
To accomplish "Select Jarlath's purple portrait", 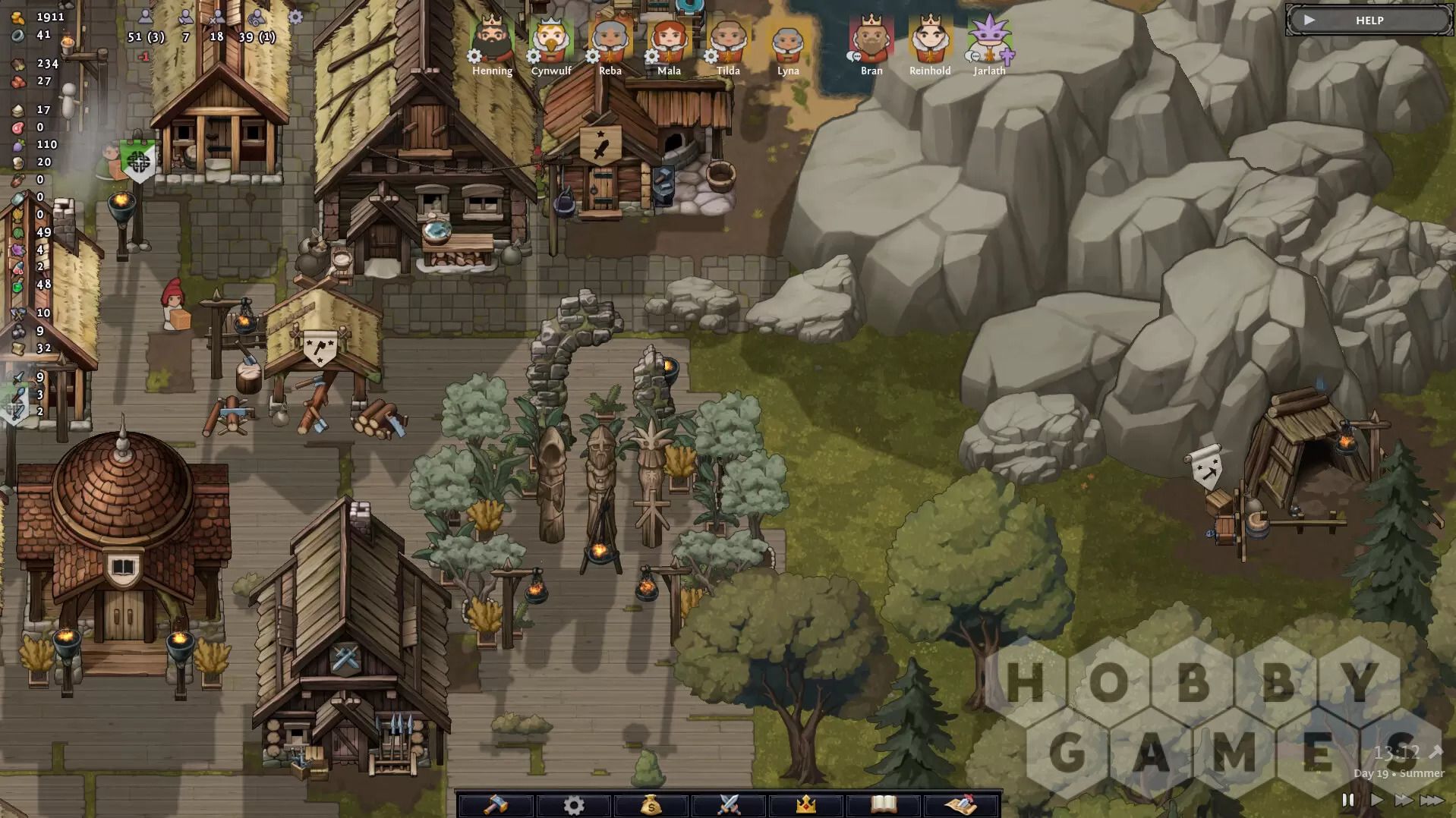I will pyautogui.click(x=989, y=39).
